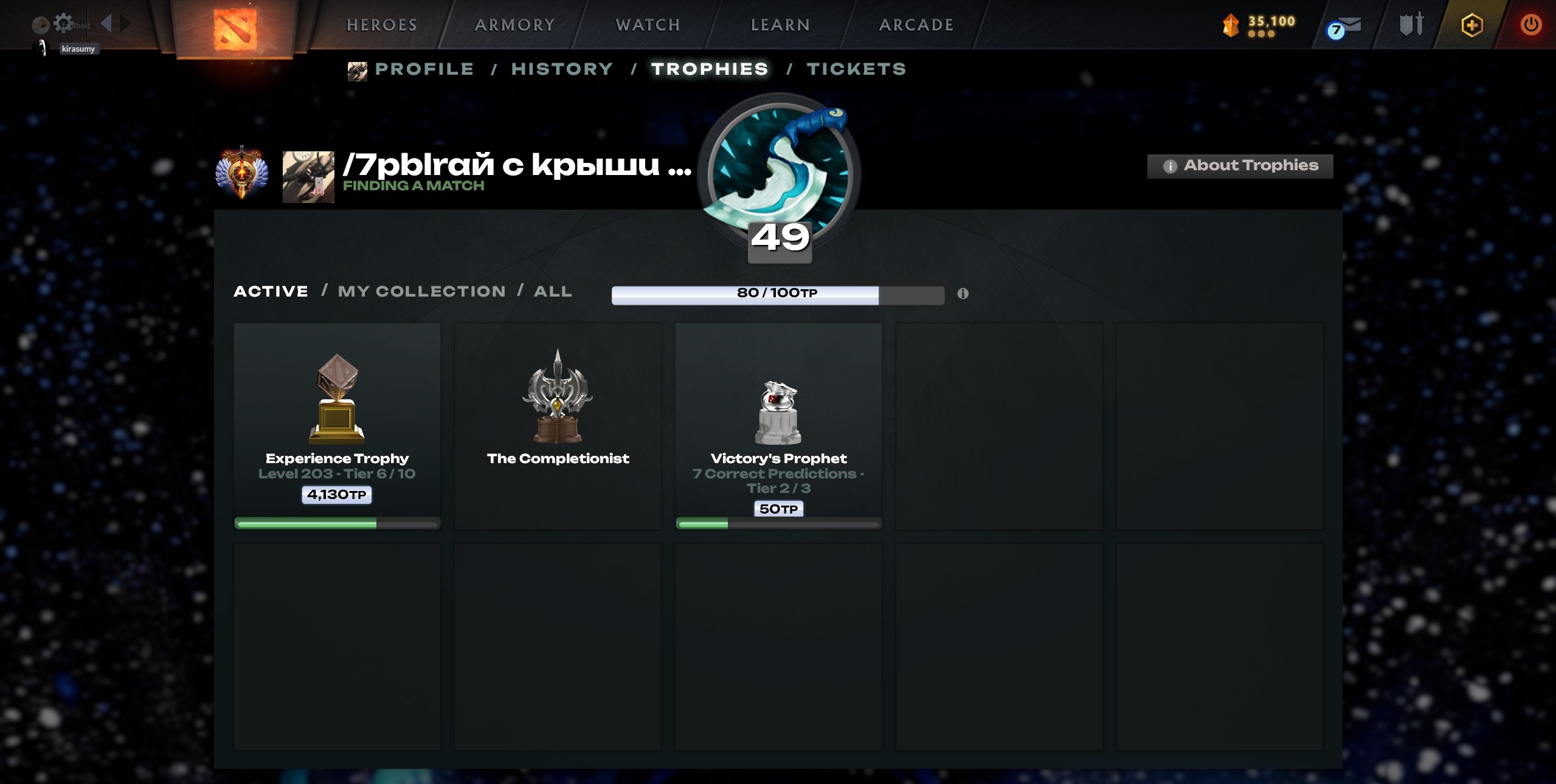This screenshot has height=784, width=1556.
Task: Select the Experience Trophy card
Action: point(337,425)
